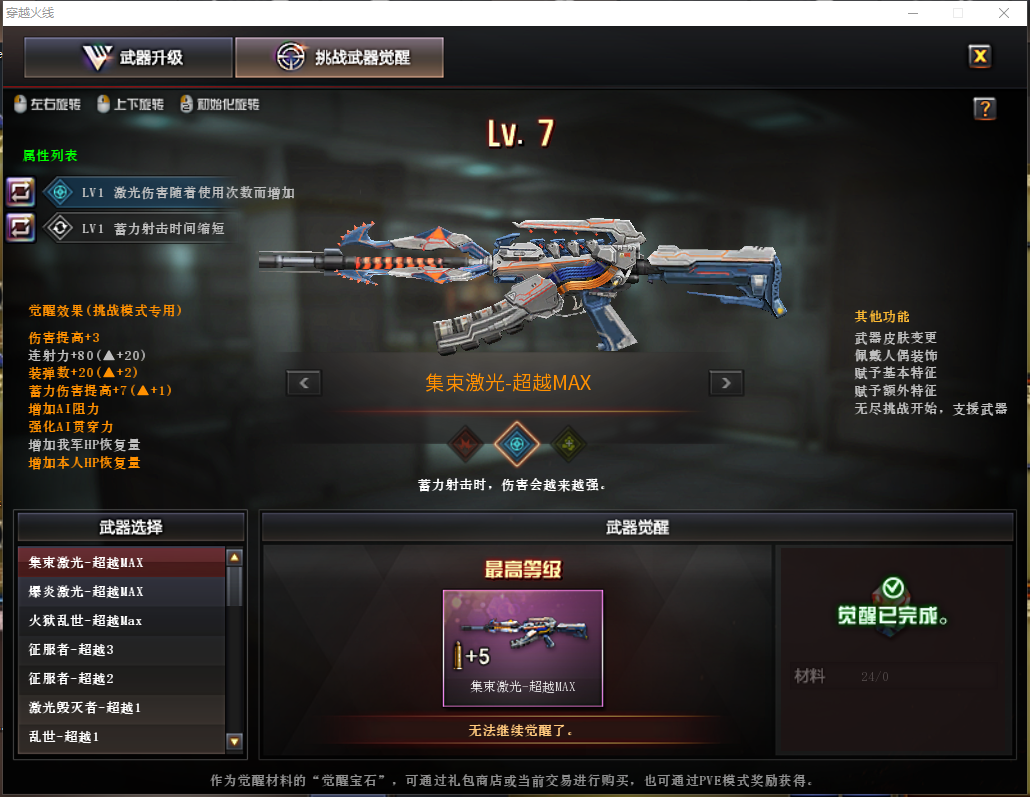Image resolution: width=1030 pixels, height=797 pixels.
Task: Click the 集束激光-超越MAX awakening thumbnail
Action: (523, 648)
